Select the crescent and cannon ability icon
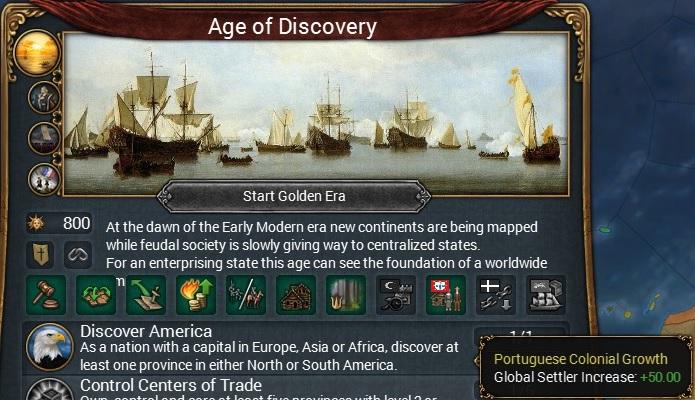This screenshot has width=695, height=400. 396,295
